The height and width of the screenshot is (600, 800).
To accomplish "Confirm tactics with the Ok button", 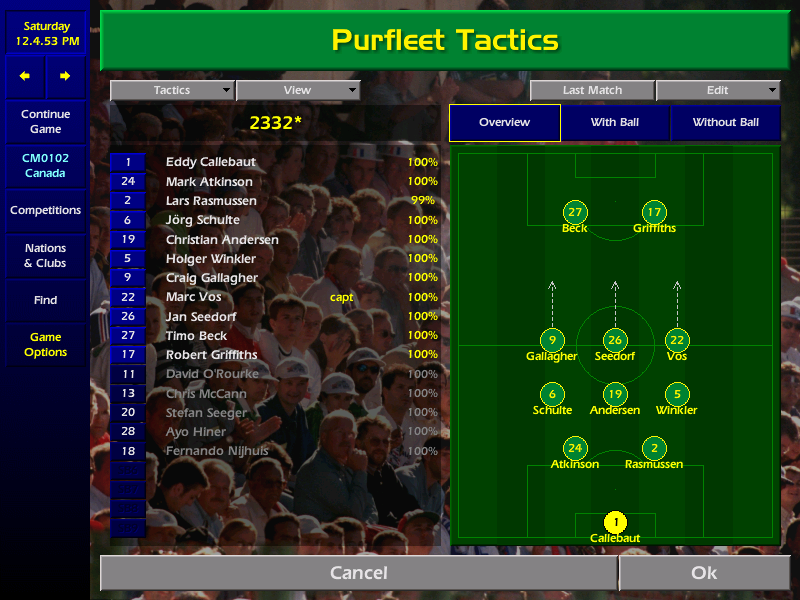I will pyautogui.click(x=704, y=573).
